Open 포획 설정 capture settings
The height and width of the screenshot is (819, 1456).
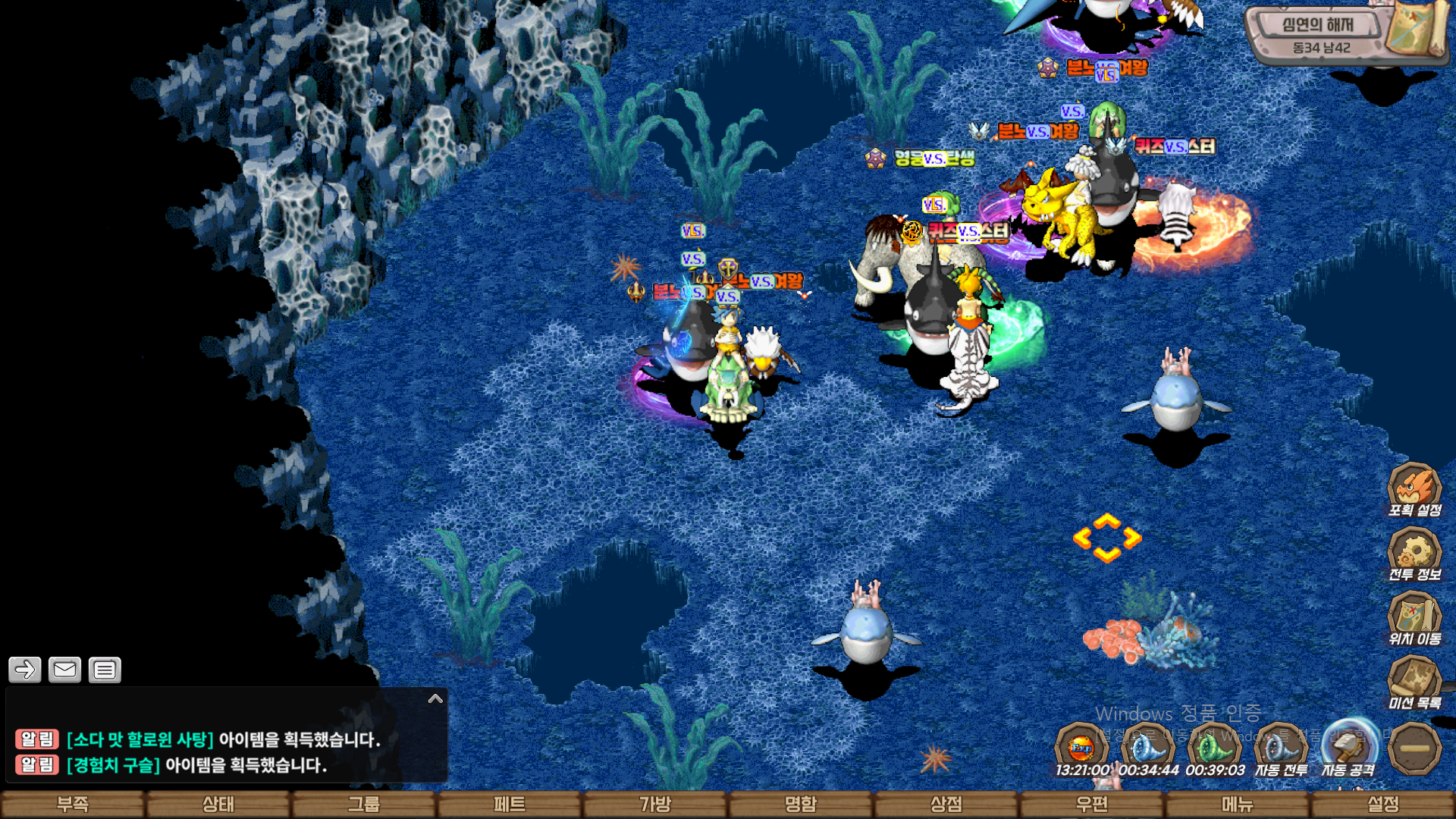[x=1414, y=490]
